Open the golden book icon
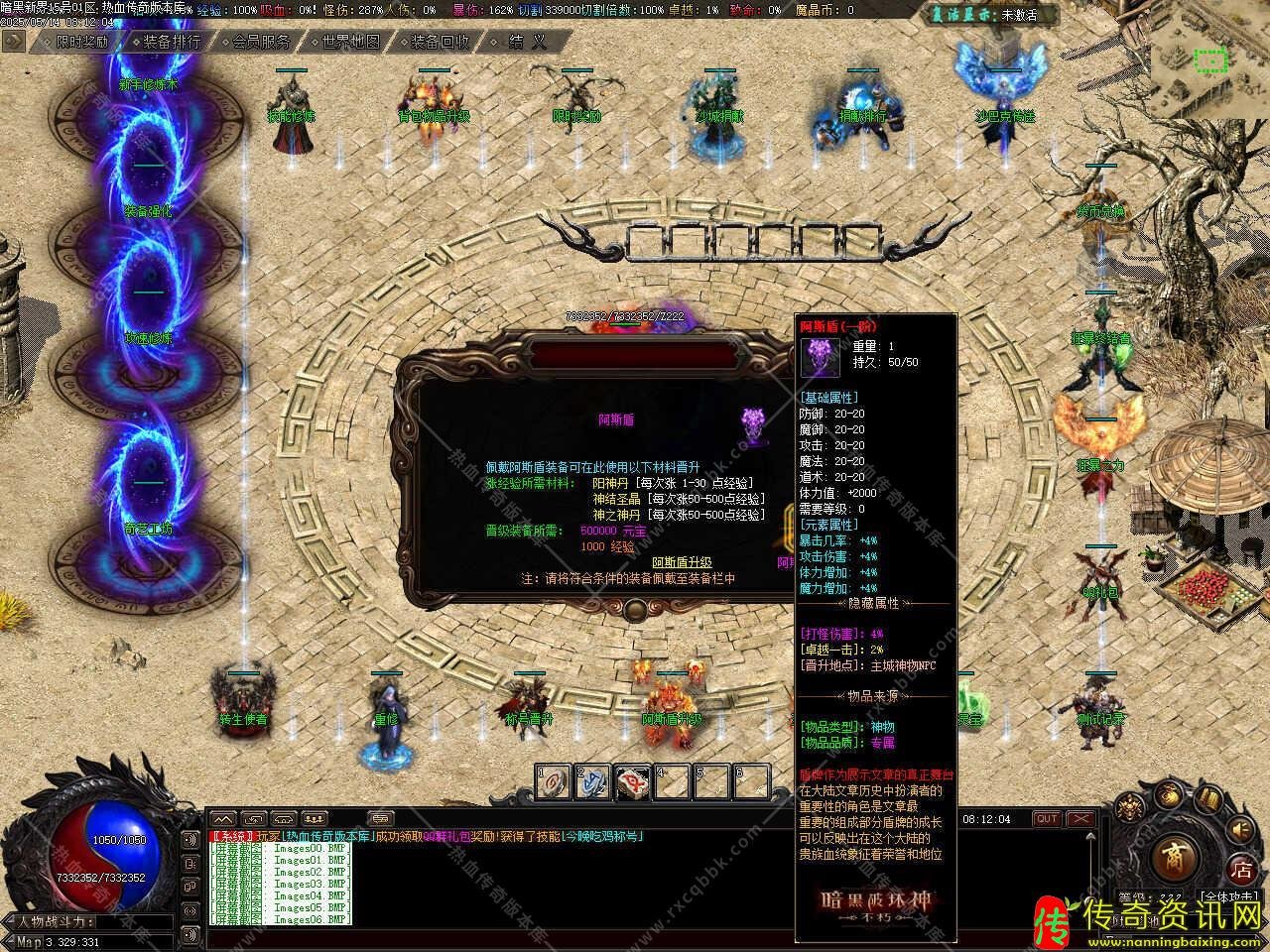Viewport: 1270px width, 952px height. tap(1207, 799)
